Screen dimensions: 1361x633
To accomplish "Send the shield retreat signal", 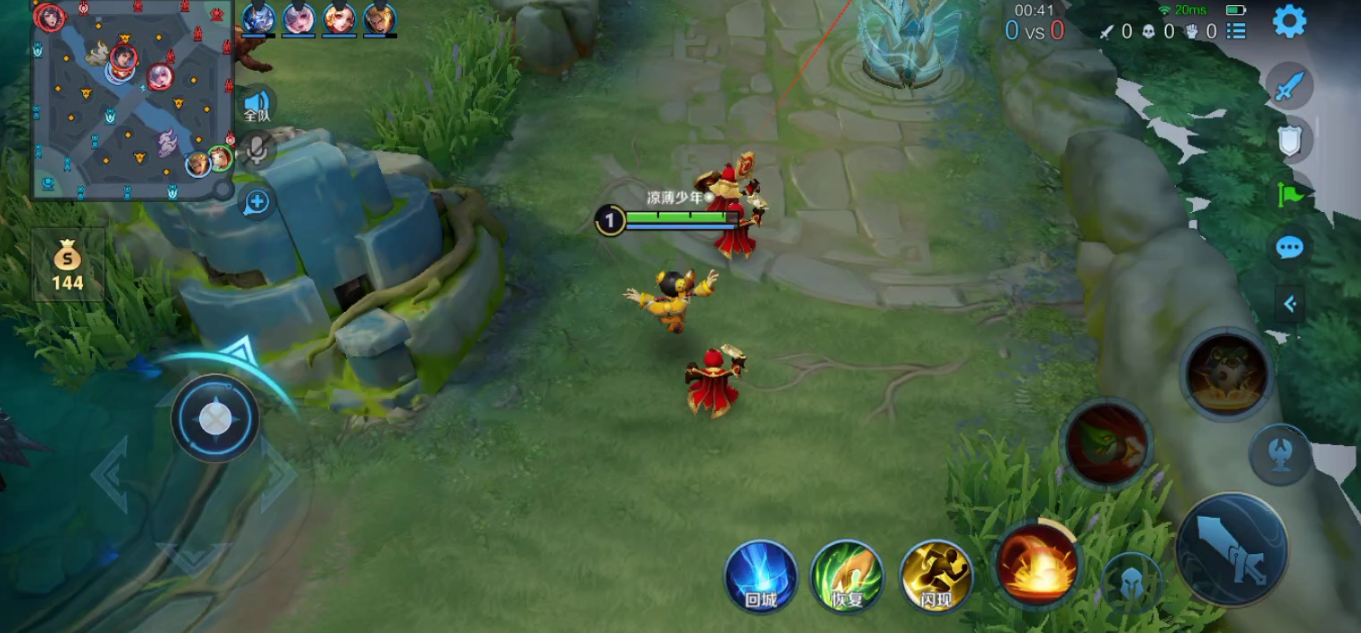I will [1289, 140].
